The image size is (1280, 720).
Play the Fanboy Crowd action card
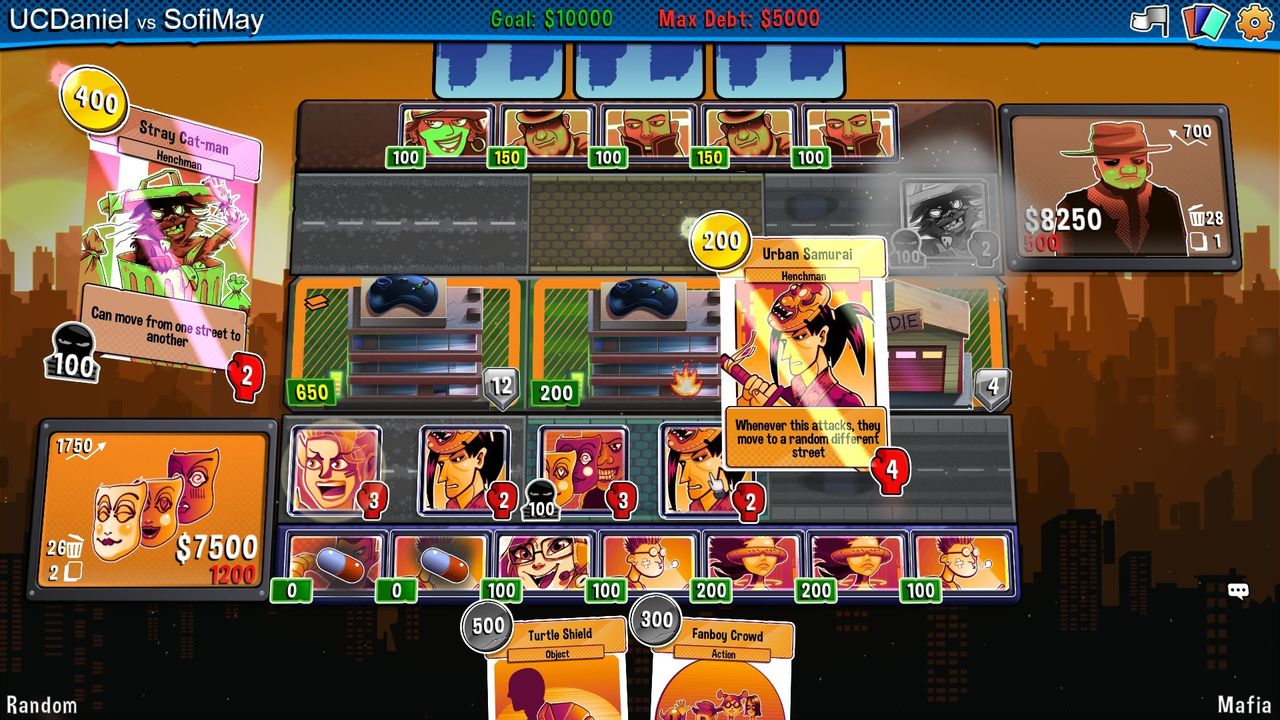coord(722,670)
